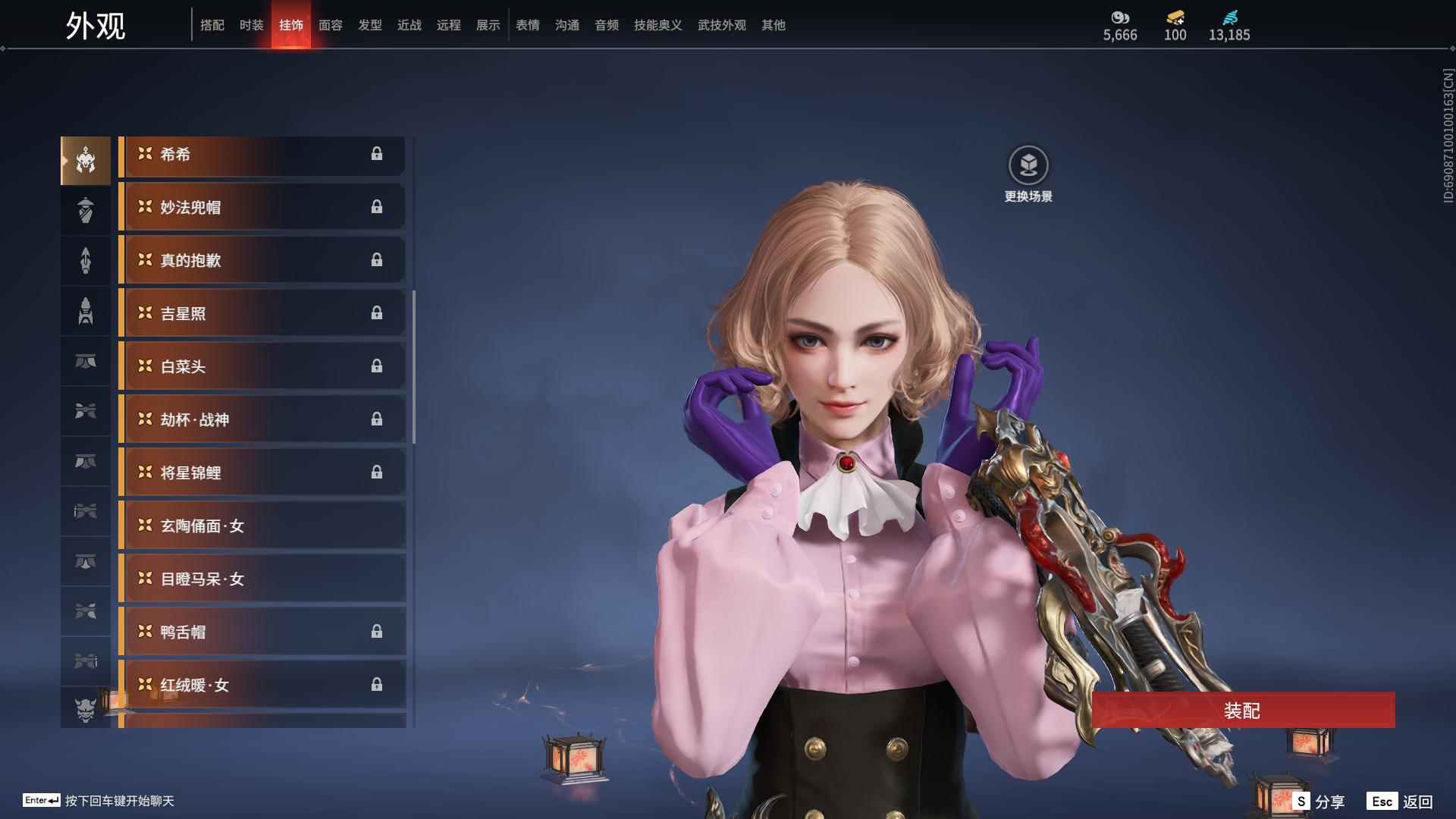Click the 返回 back button
Viewport: 1456px width, 819px height.
1401,802
